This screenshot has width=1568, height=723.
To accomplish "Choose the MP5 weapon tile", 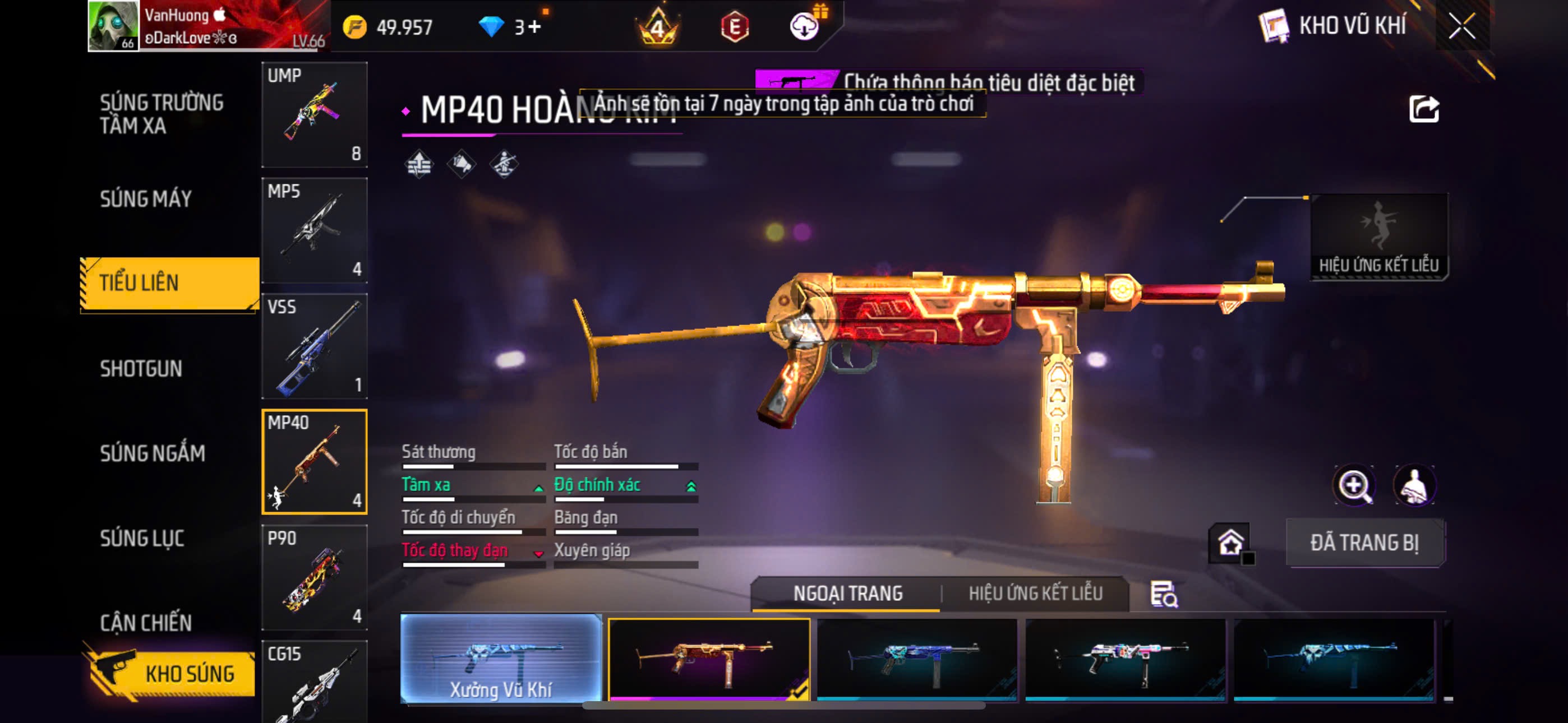I will [x=314, y=230].
